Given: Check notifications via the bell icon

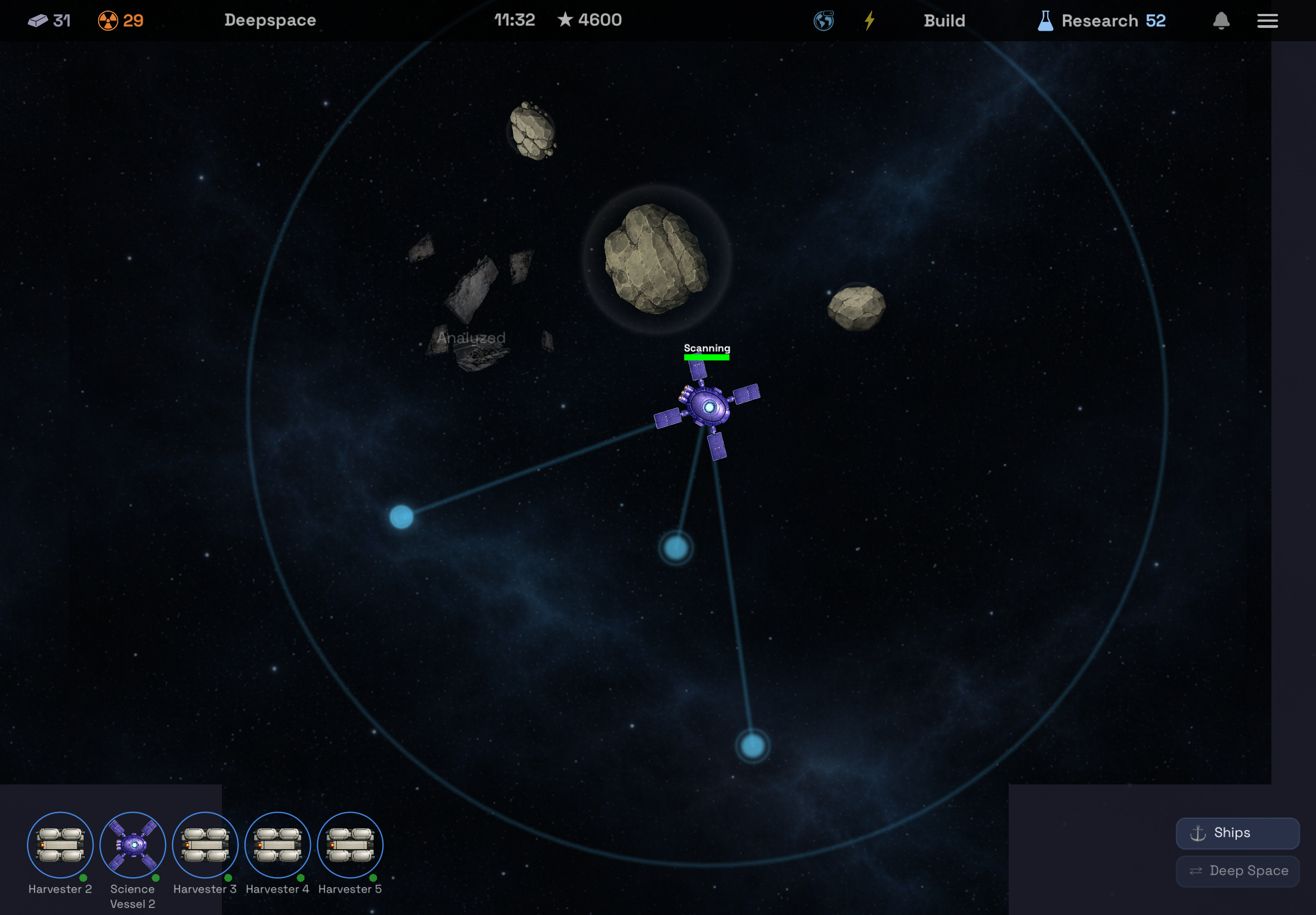Looking at the screenshot, I should [x=1221, y=21].
